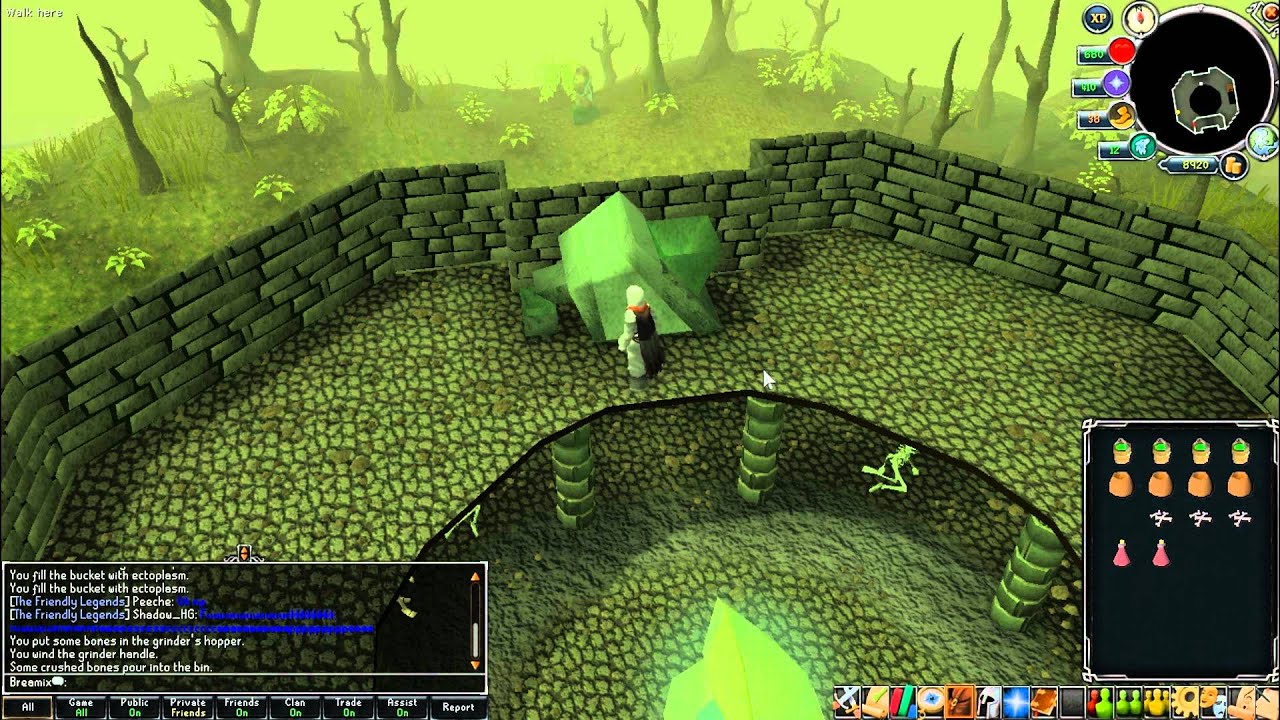
Task: Toggle run mode with the boot orb
Action: tap(1121, 116)
